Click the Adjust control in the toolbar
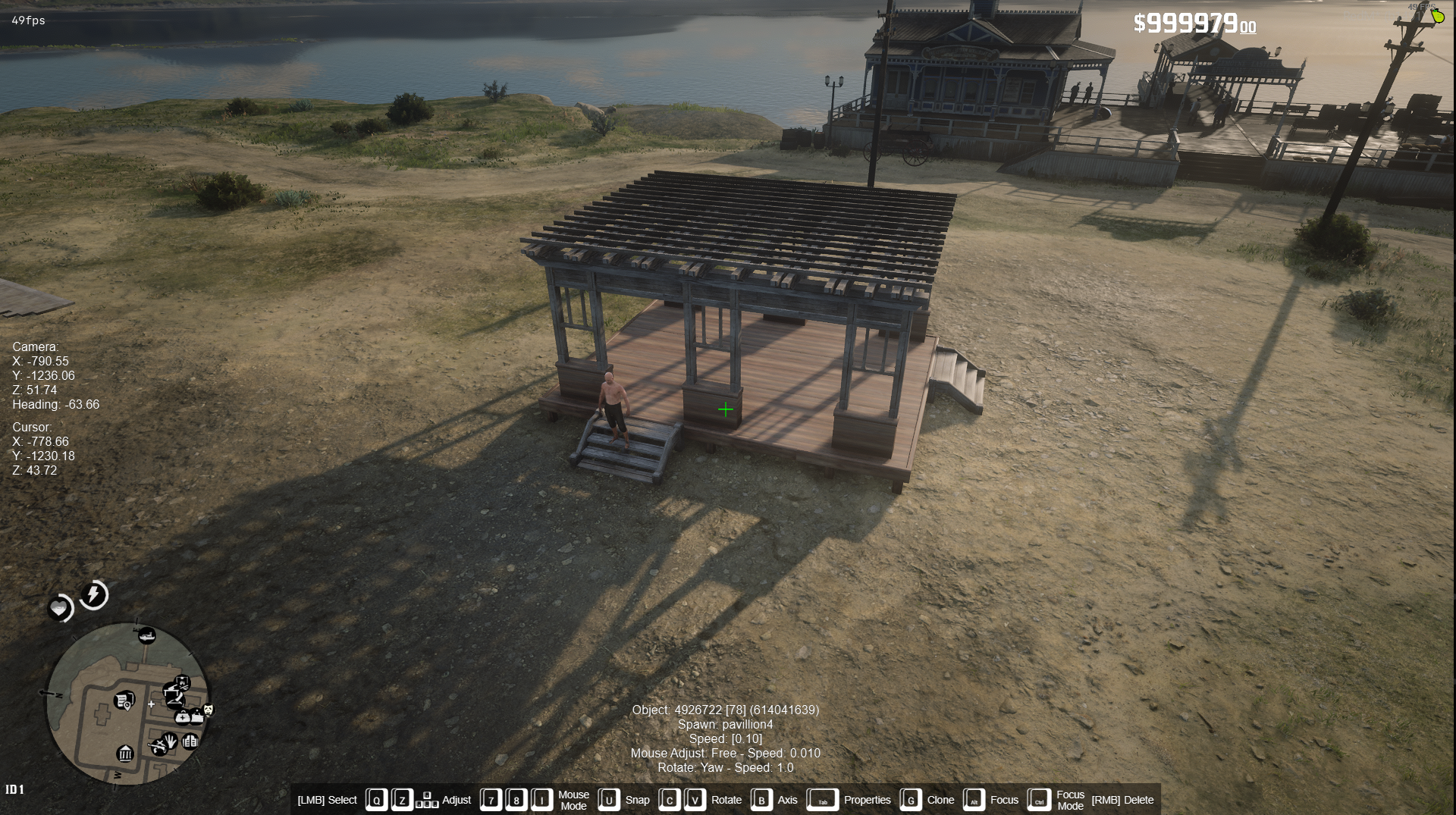This screenshot has width=1456, height=815. point(457,800)
